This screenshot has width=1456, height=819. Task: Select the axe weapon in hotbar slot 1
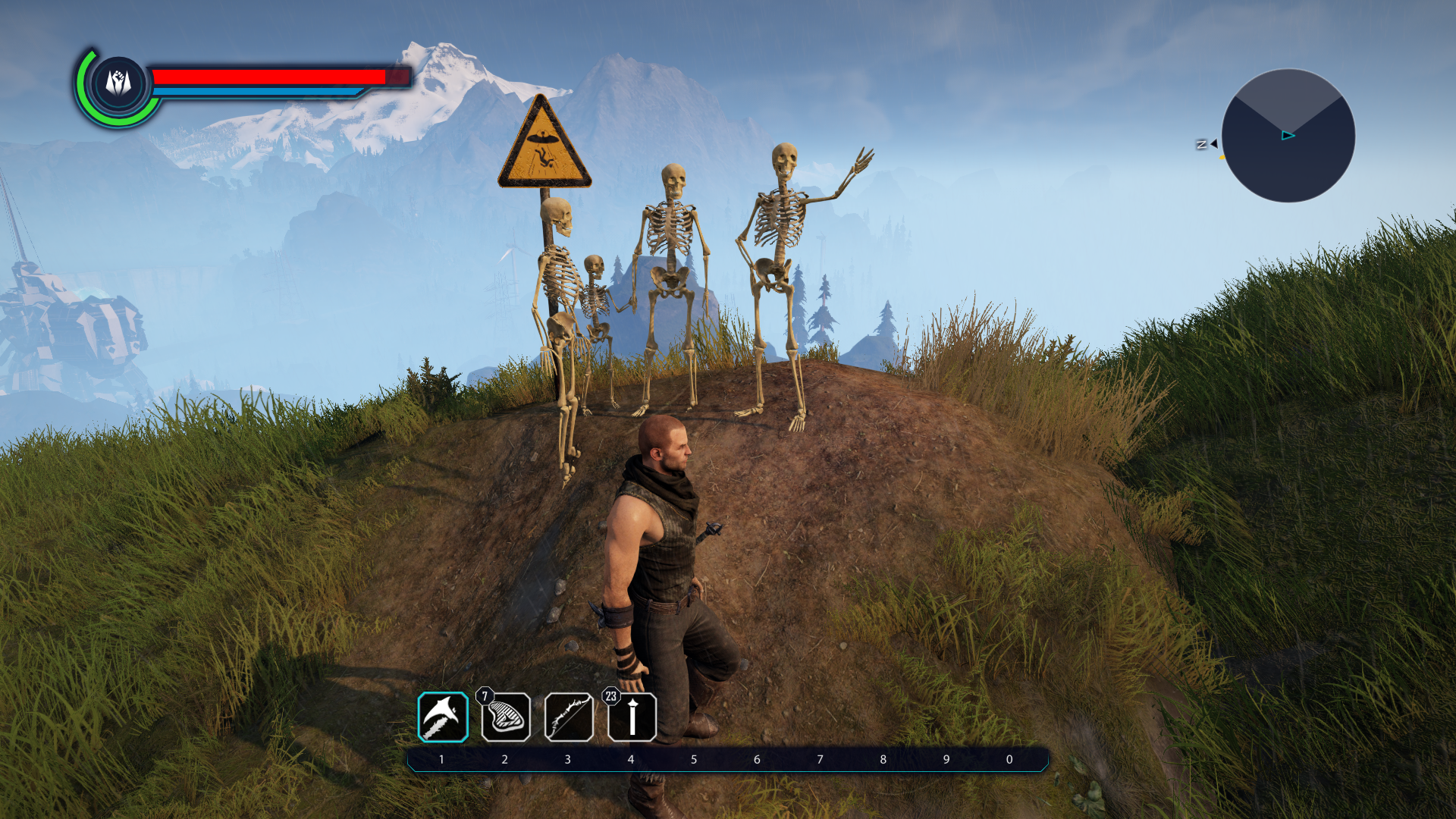point(443,717)
